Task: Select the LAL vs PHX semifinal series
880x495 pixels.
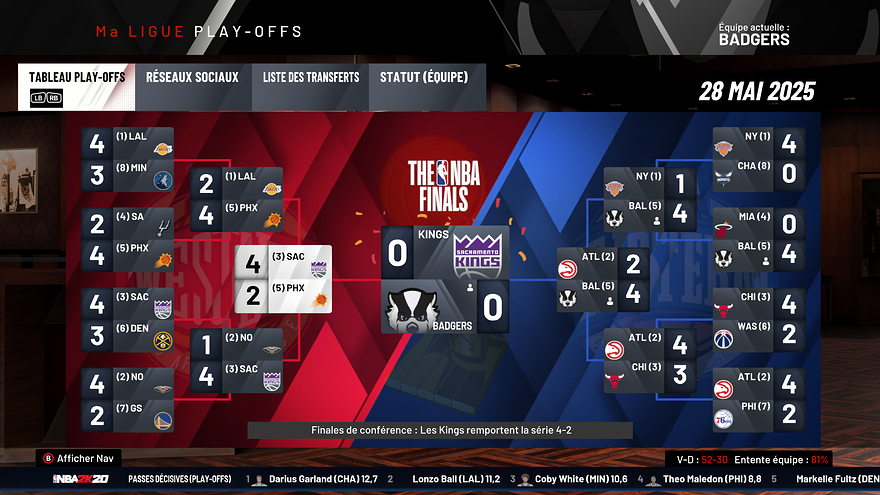Action: [236, 200]
